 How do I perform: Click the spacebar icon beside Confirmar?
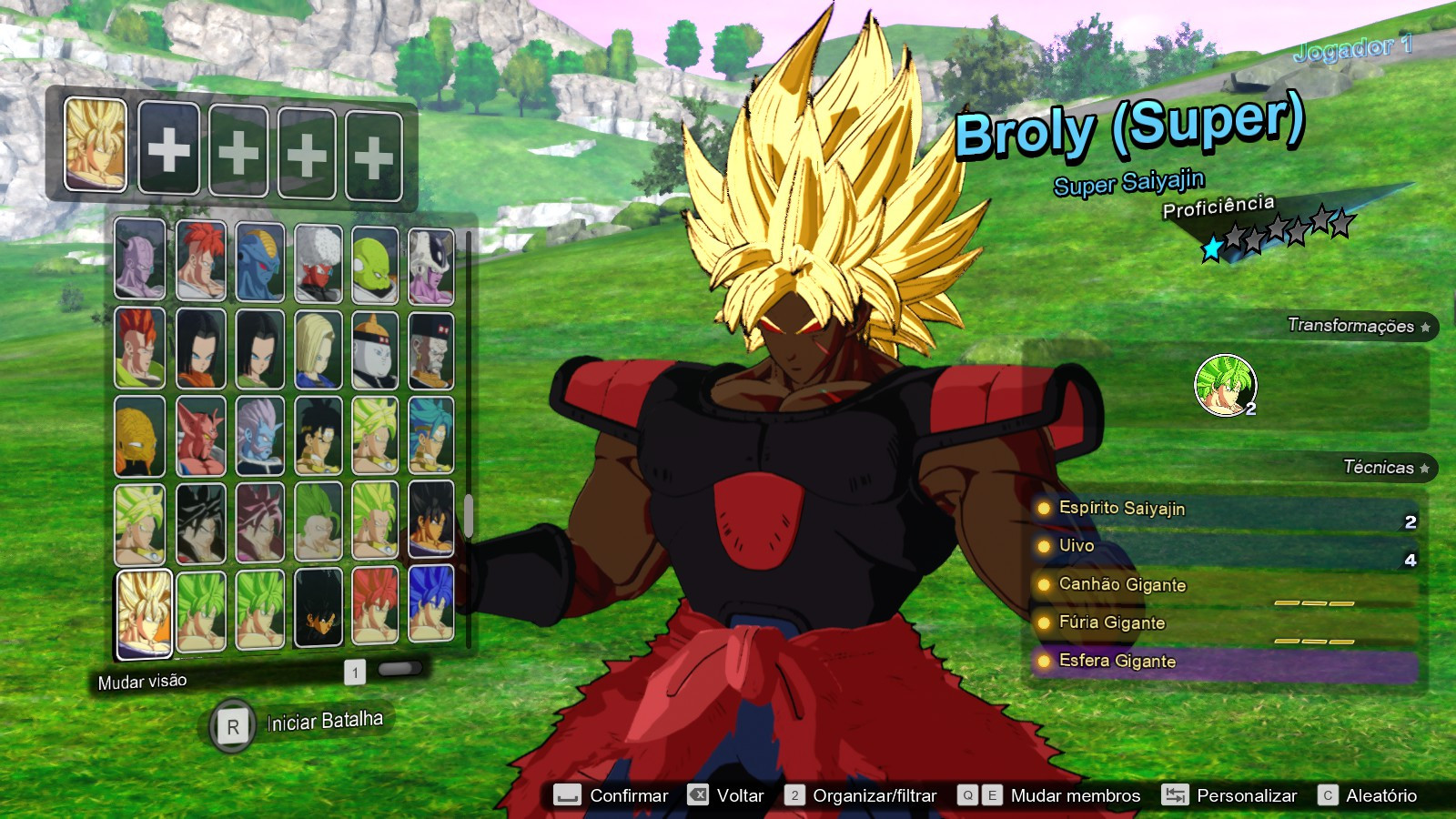[x=567, y=795]
